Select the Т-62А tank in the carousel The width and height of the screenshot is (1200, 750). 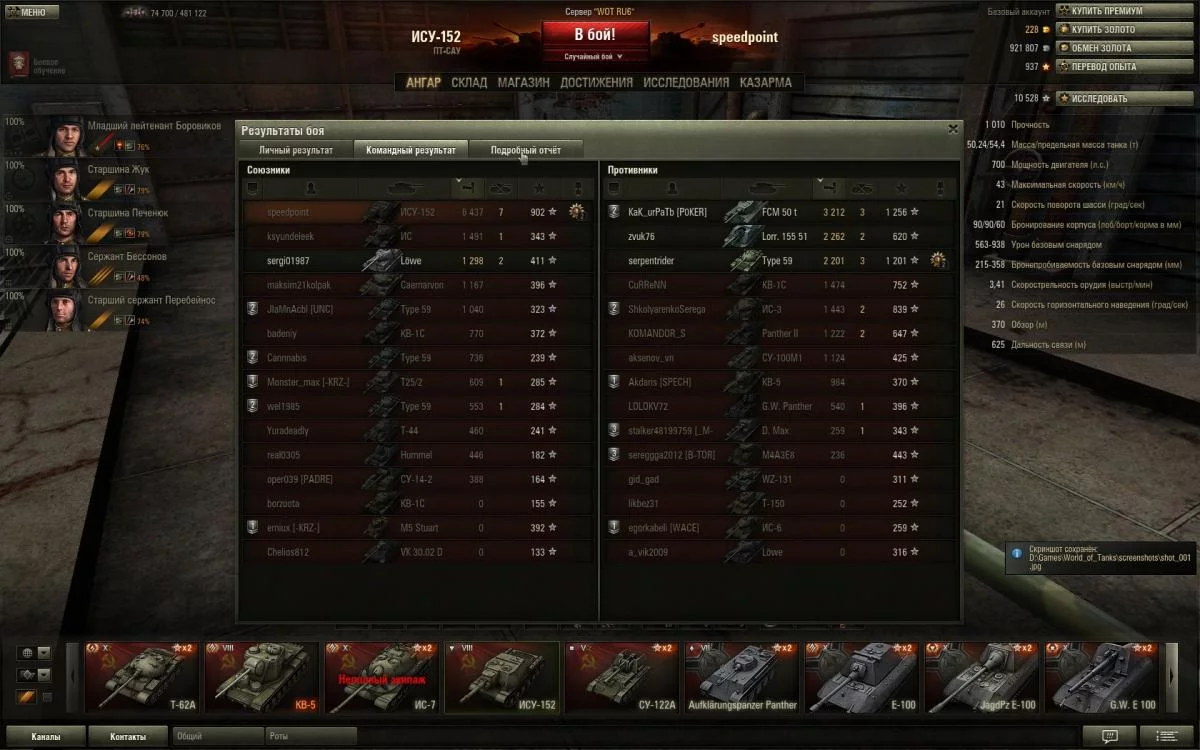pos(142,675)
